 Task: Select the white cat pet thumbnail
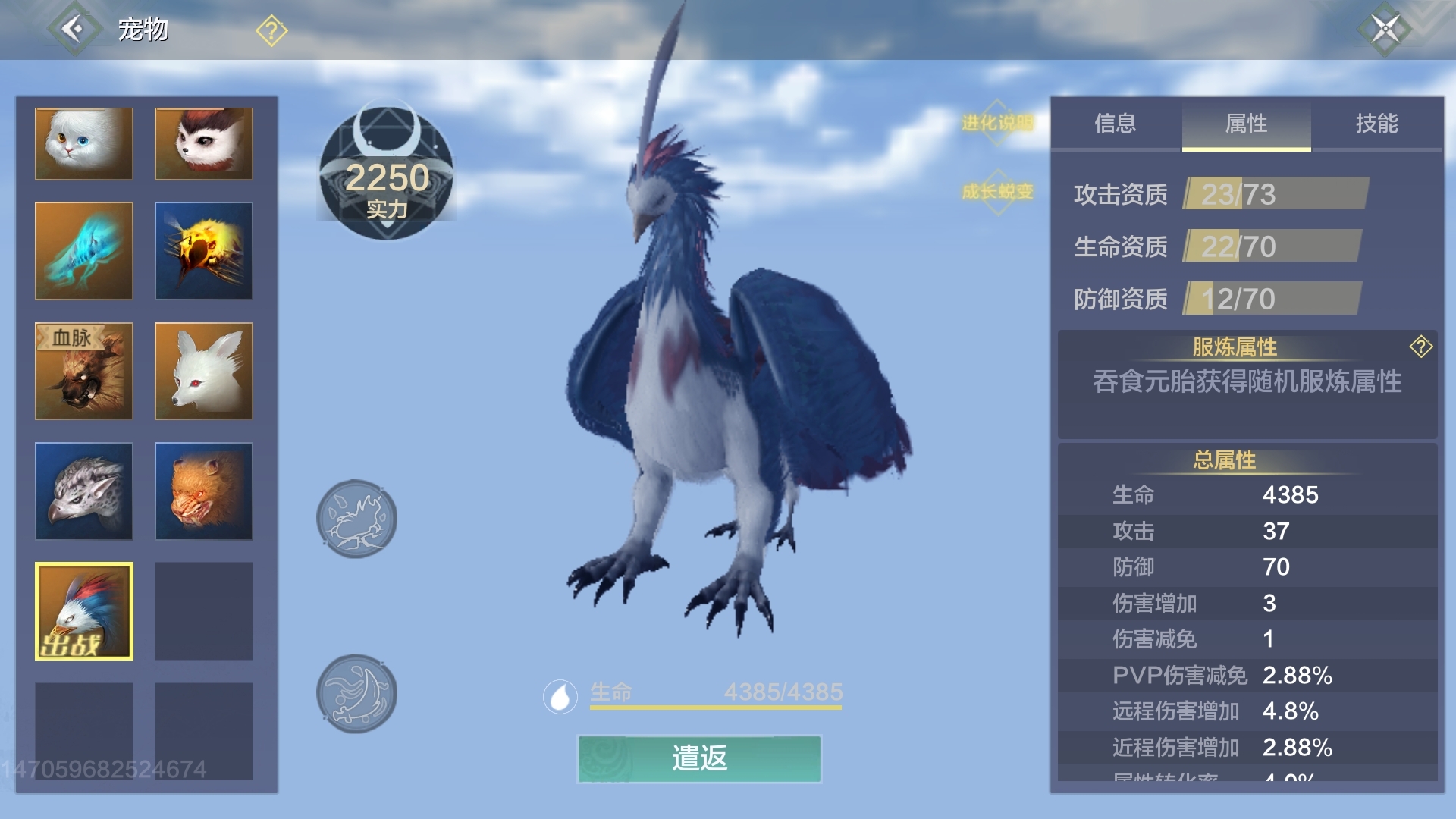83,144
